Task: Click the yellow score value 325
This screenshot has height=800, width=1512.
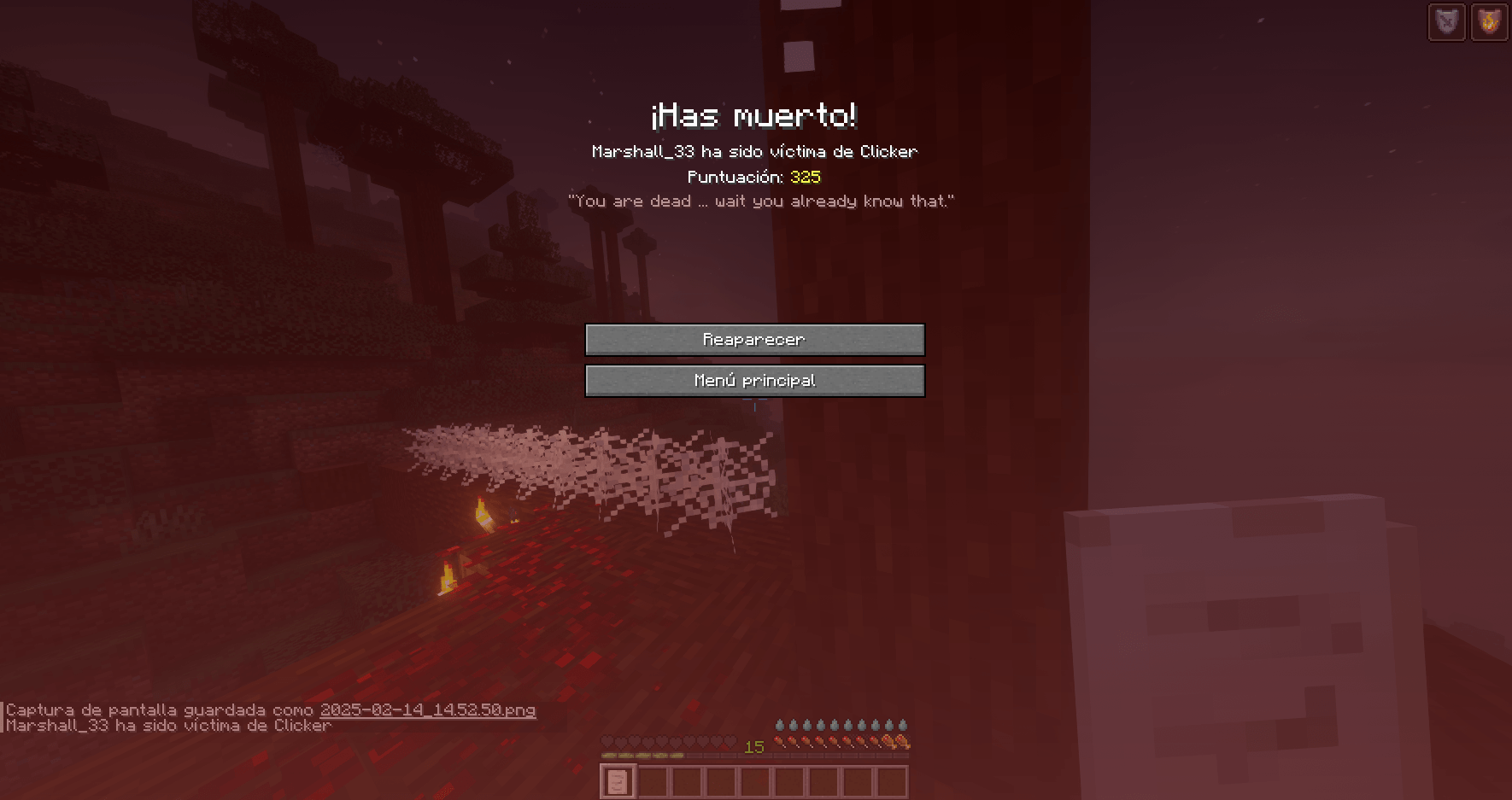Action: coord(805,178)
